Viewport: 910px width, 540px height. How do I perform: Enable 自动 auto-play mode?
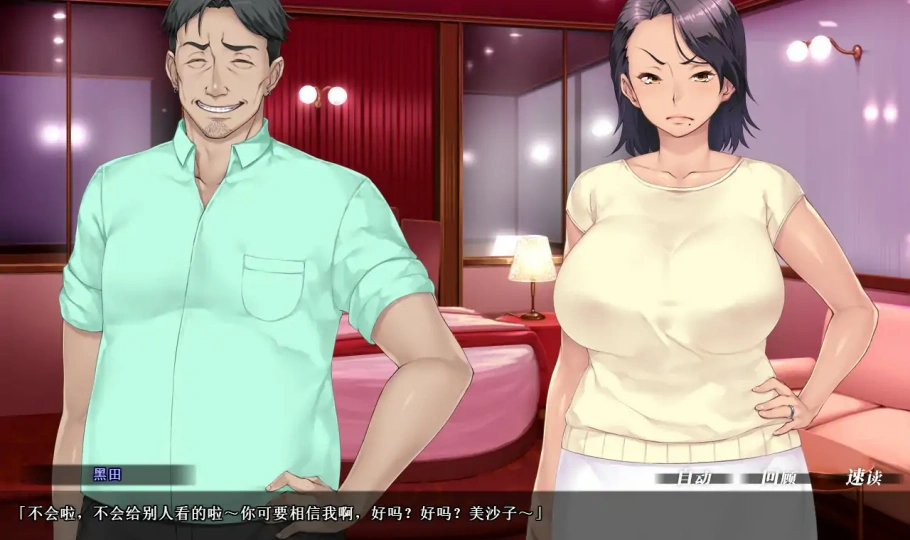(695, 478)
